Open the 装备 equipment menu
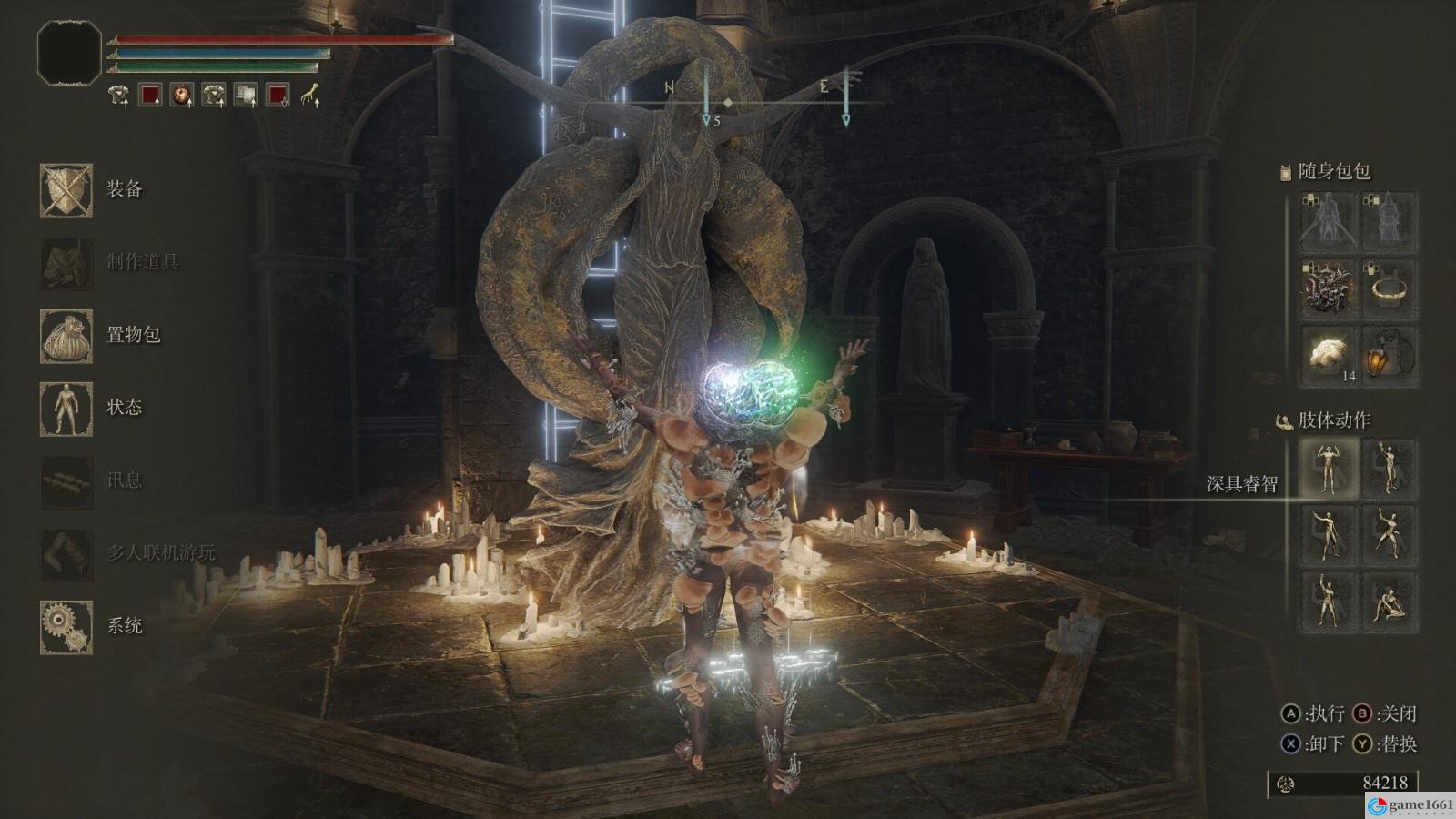This screenshot has height=819, width=1456. (66, 190)
